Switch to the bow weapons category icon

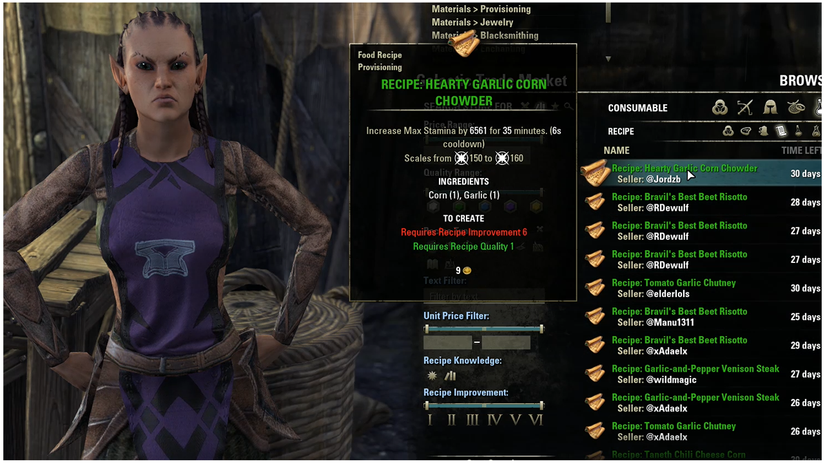(744, 107)
